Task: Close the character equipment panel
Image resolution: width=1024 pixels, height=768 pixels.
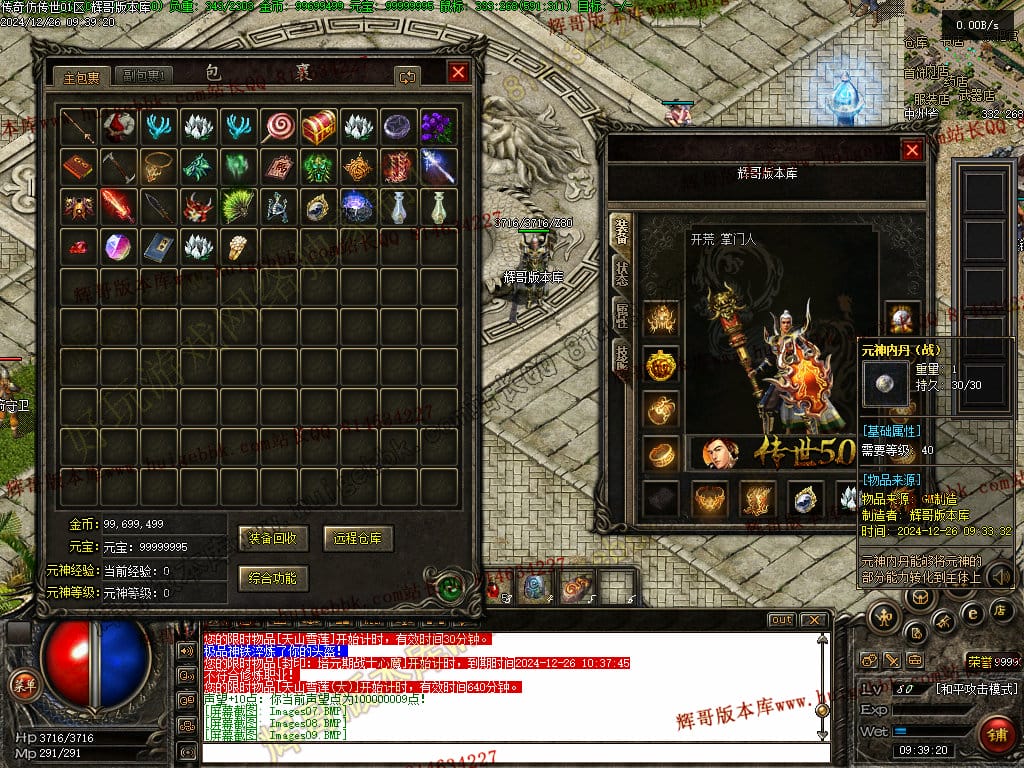Action: (912, 150)
